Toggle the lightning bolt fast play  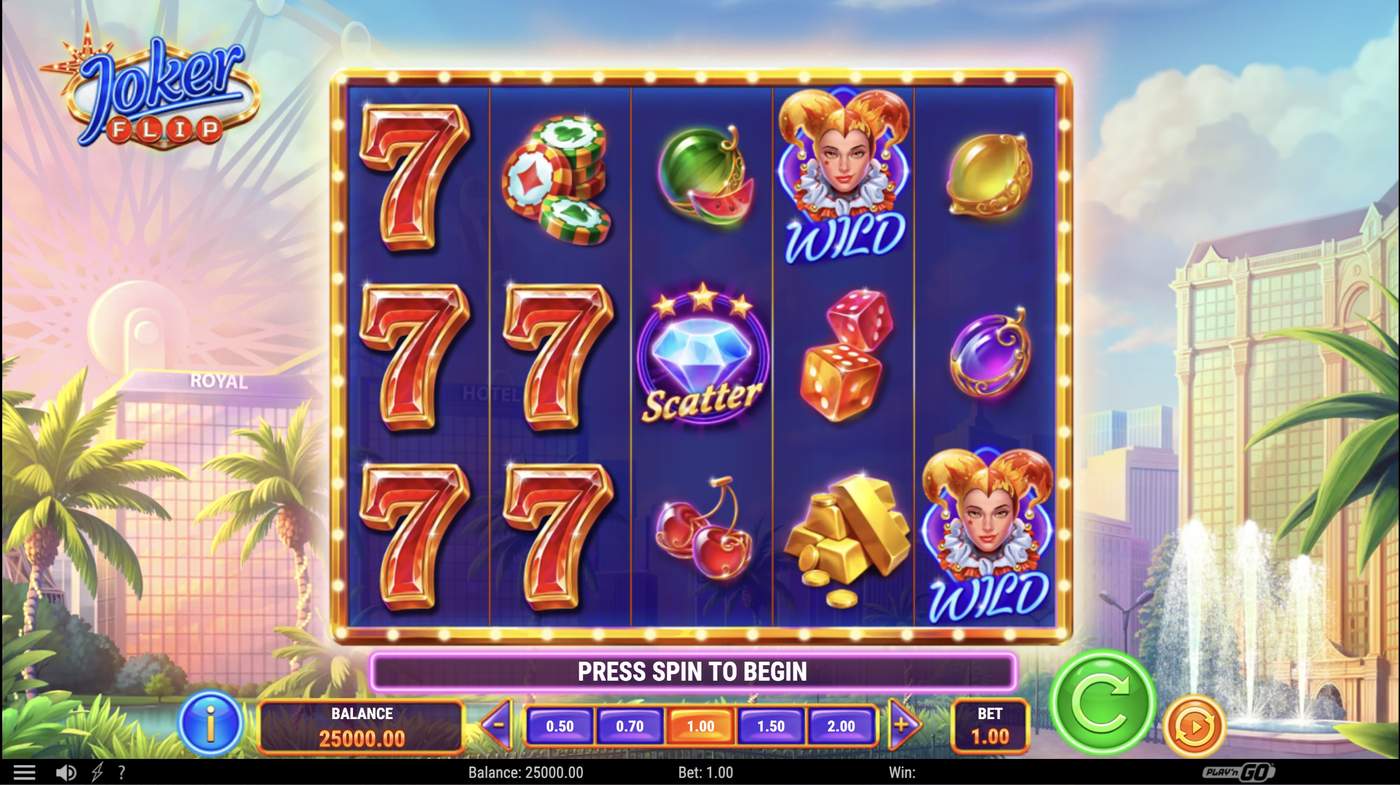pos(97,773)
